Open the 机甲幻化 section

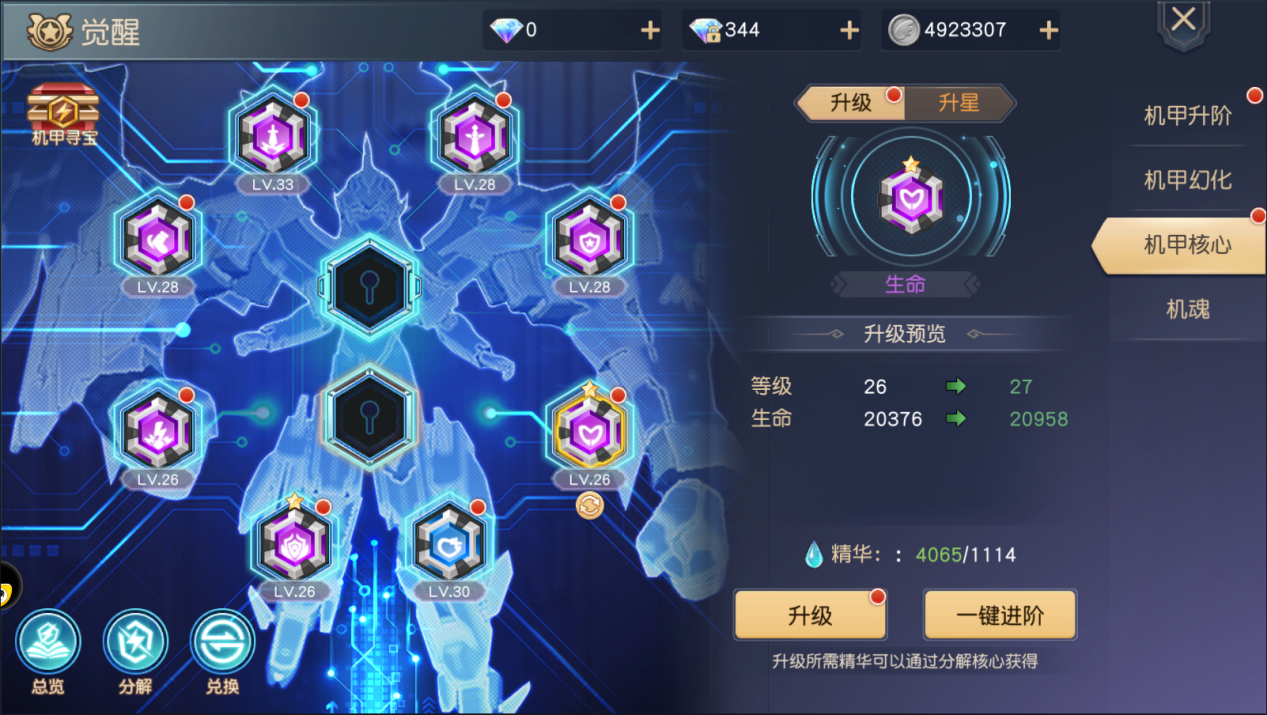tap(1187, 181)
